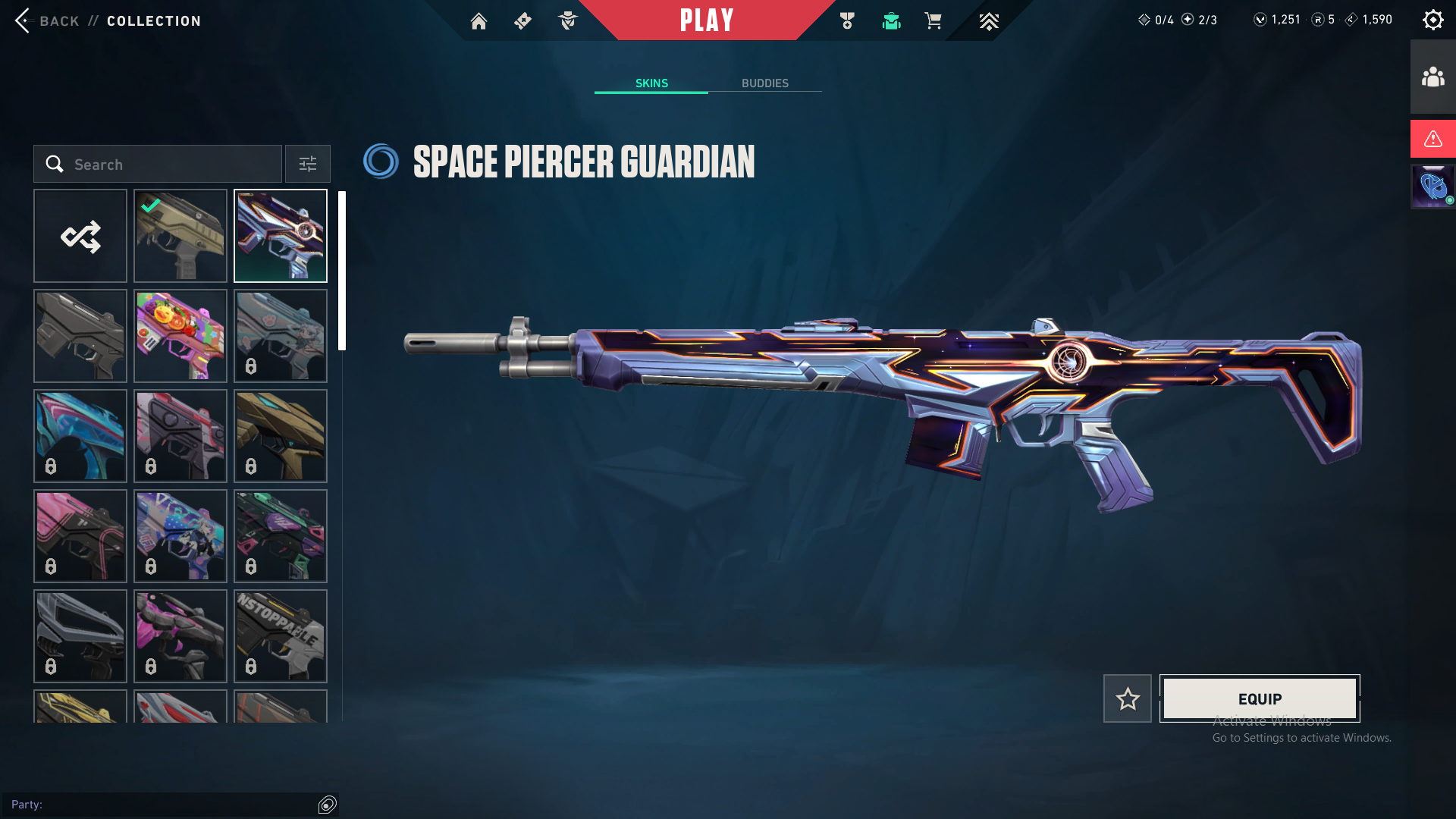Pick the fruit-pattern Guardian skin

point(180,336)
